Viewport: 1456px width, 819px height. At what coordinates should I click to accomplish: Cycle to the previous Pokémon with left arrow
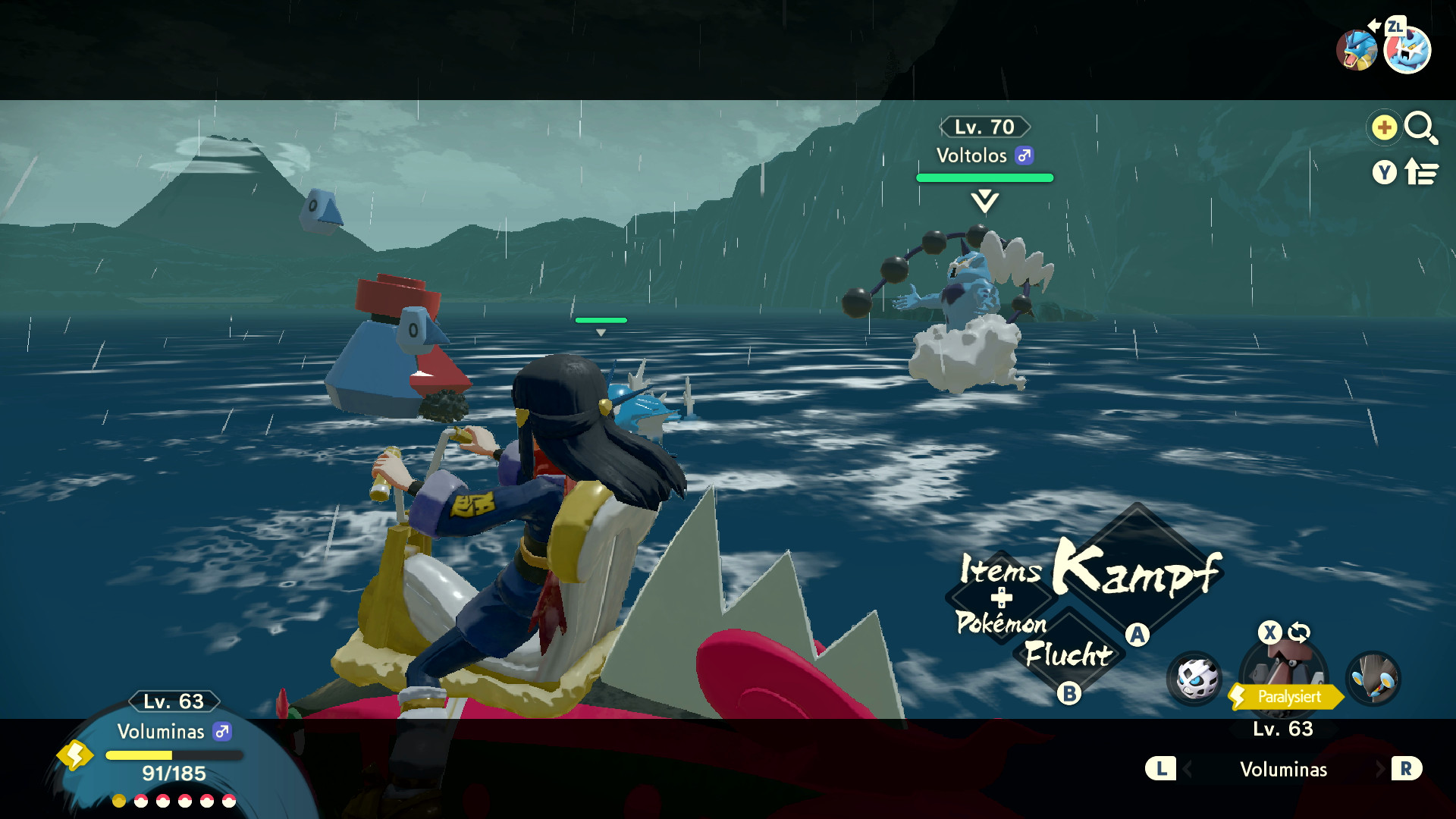tap(1187, 769)
